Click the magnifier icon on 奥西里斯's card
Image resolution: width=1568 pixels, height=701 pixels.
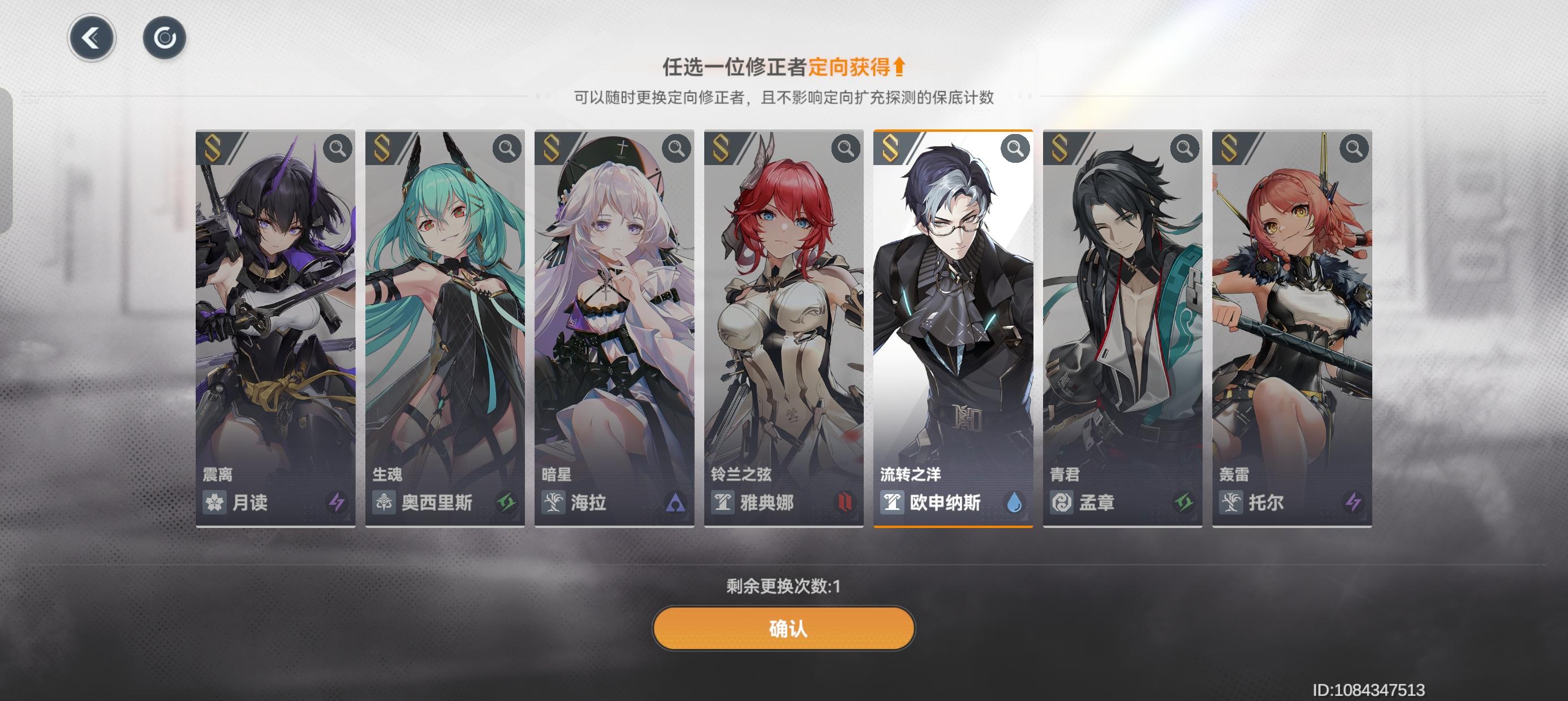tap(506, 148)
